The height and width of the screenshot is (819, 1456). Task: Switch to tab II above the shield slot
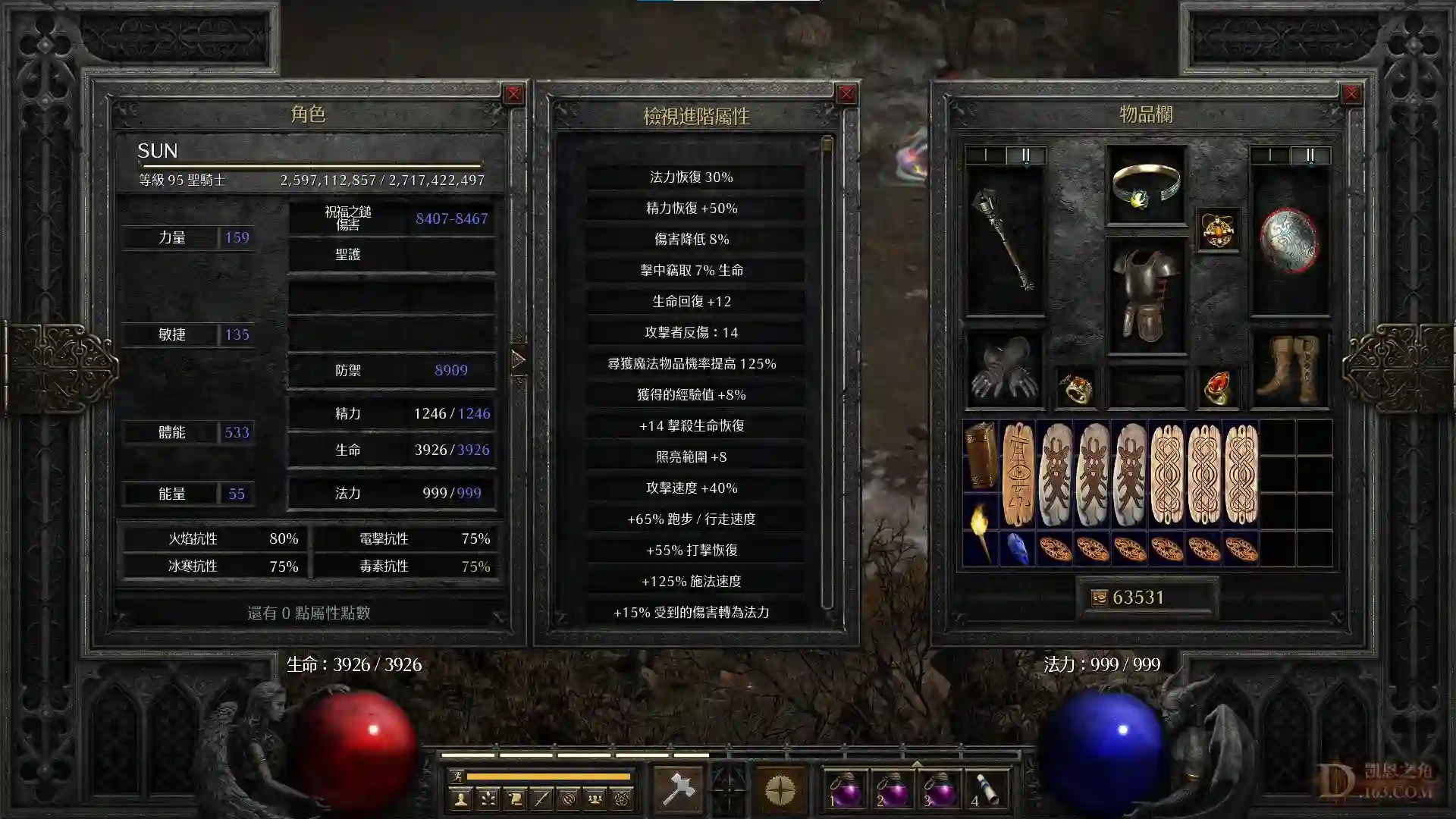tap(1310, 156)
